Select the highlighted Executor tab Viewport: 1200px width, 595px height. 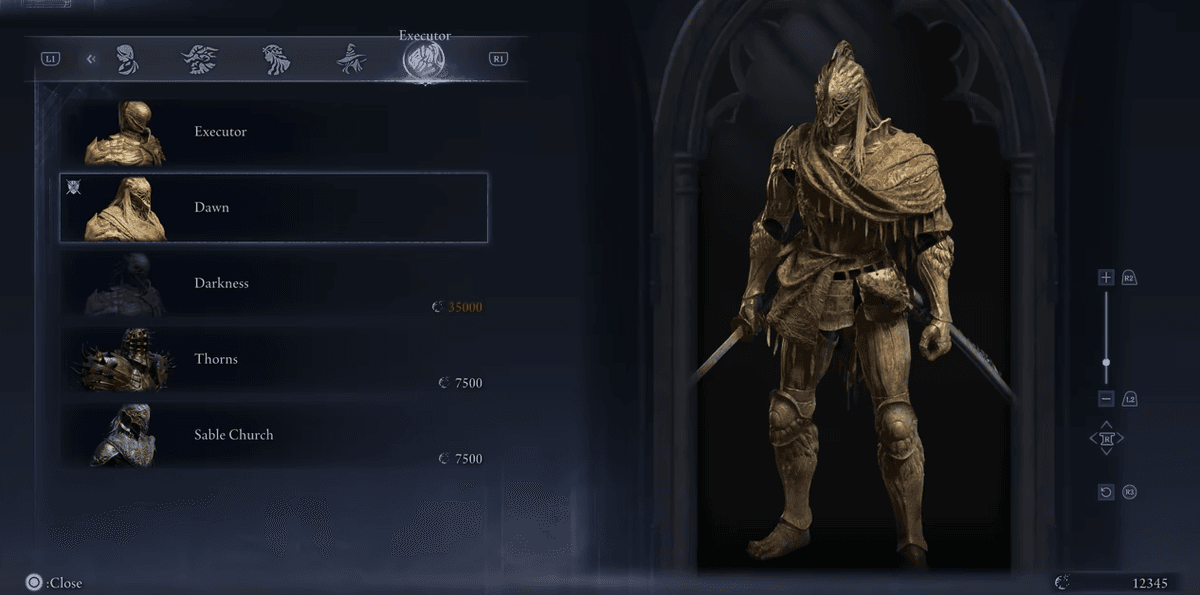coord(424,60)
